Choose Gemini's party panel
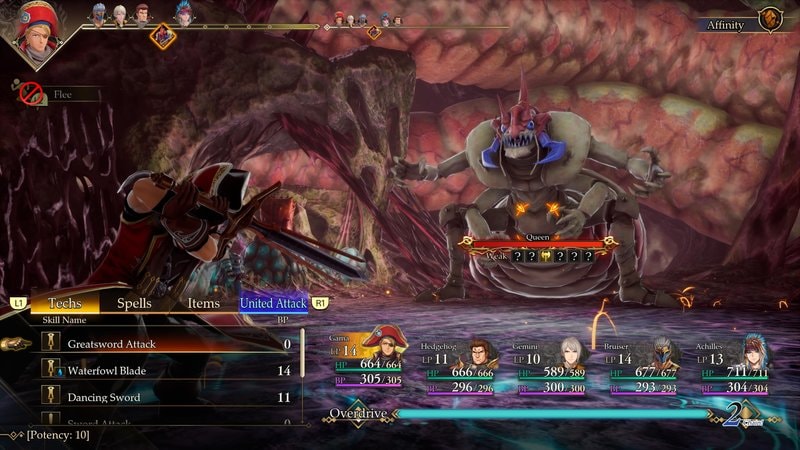The width and height of the screenshot is (800, 450). (553, 365)
